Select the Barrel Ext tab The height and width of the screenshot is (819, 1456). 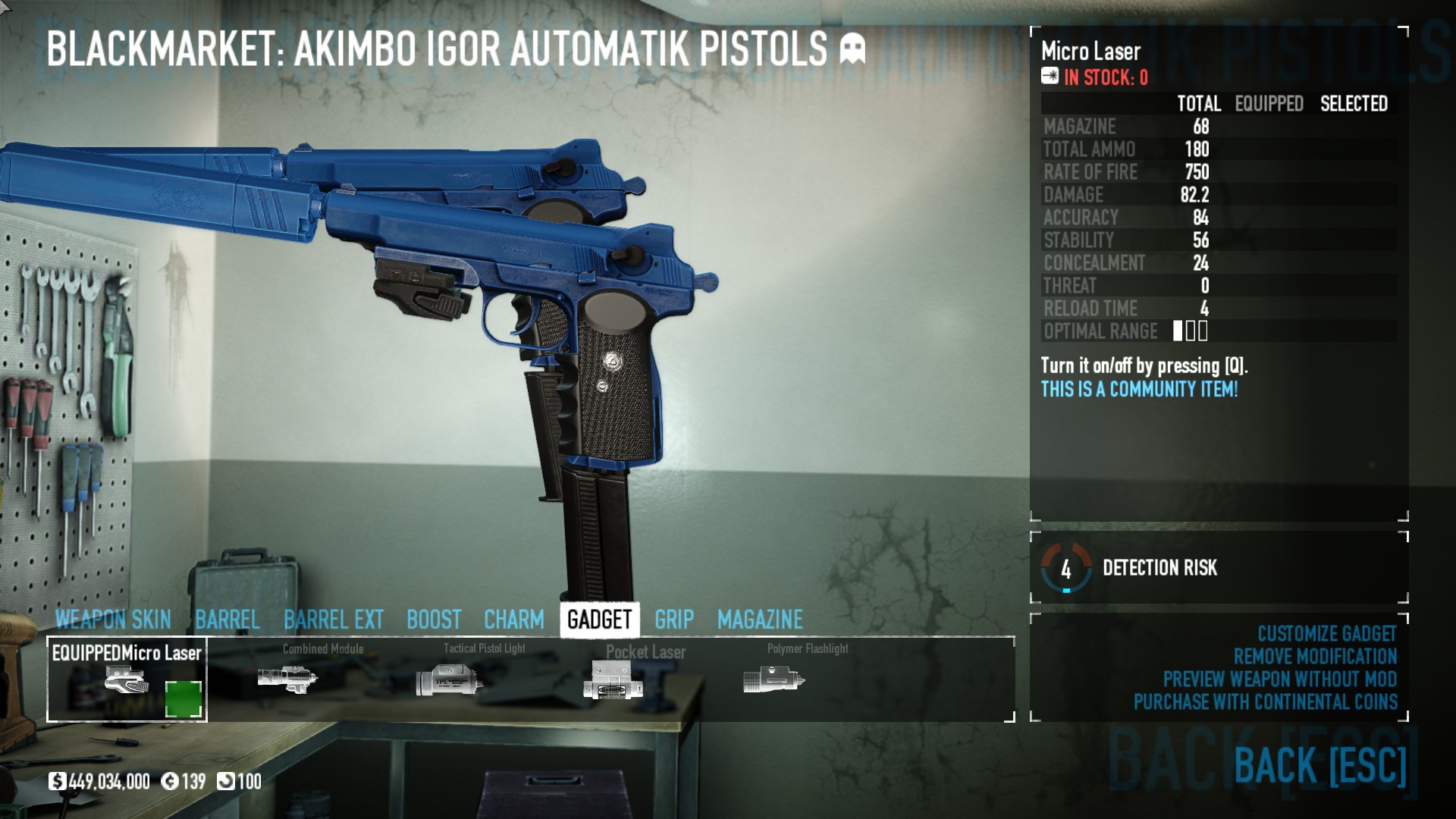(x=334, y=620)
